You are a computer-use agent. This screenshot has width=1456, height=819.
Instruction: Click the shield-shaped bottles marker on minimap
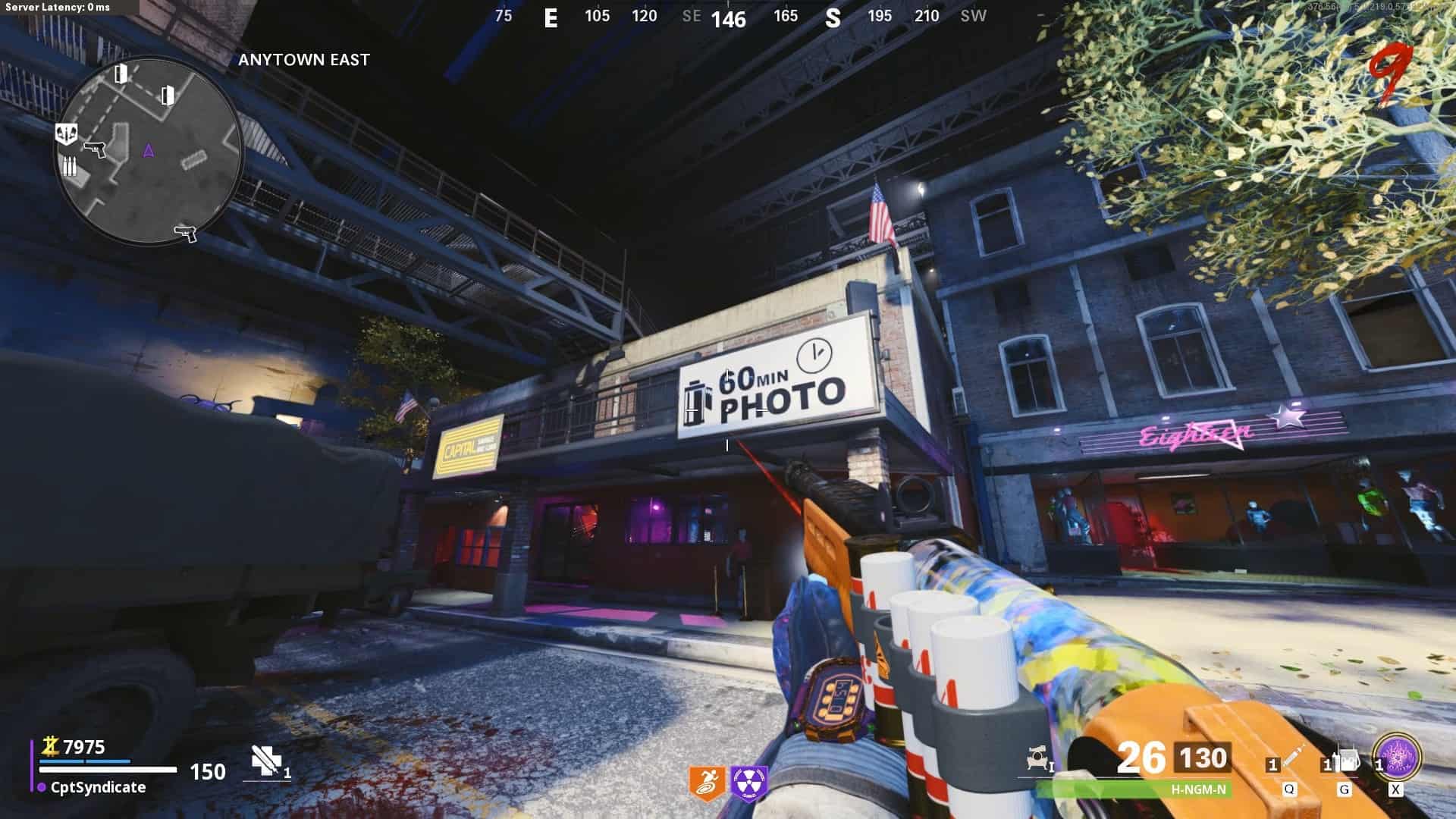(67, 134)
